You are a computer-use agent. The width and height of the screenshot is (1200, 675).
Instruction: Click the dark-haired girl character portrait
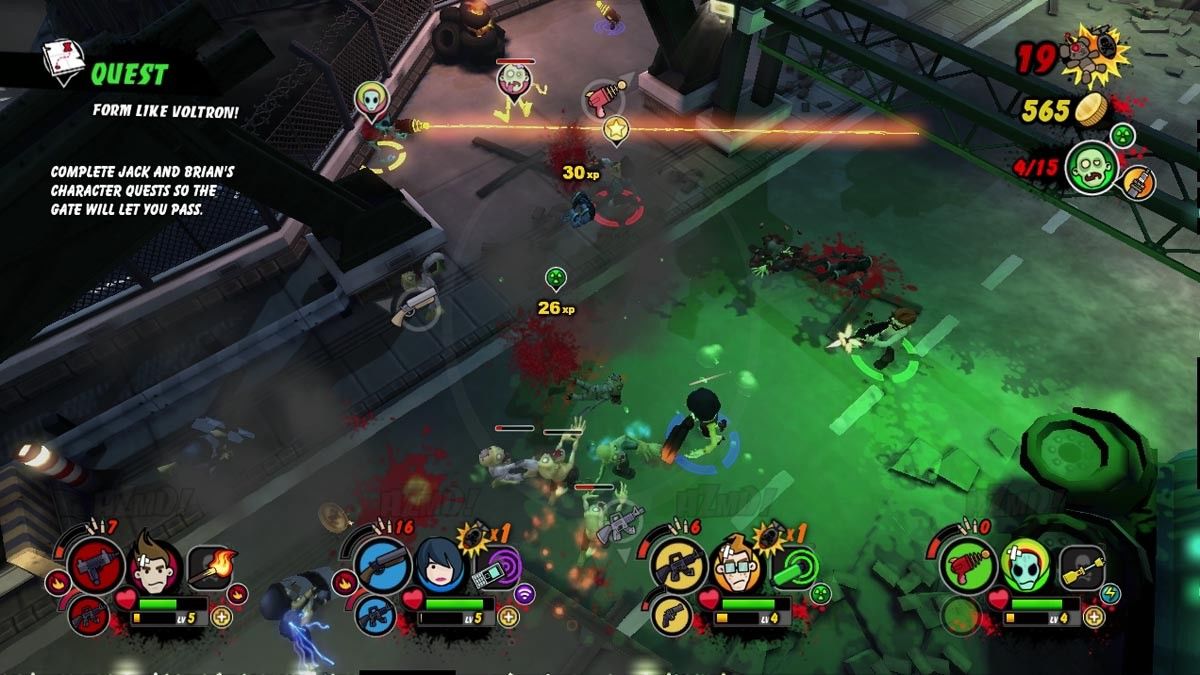pyautogui.click(x=438, y=565)
